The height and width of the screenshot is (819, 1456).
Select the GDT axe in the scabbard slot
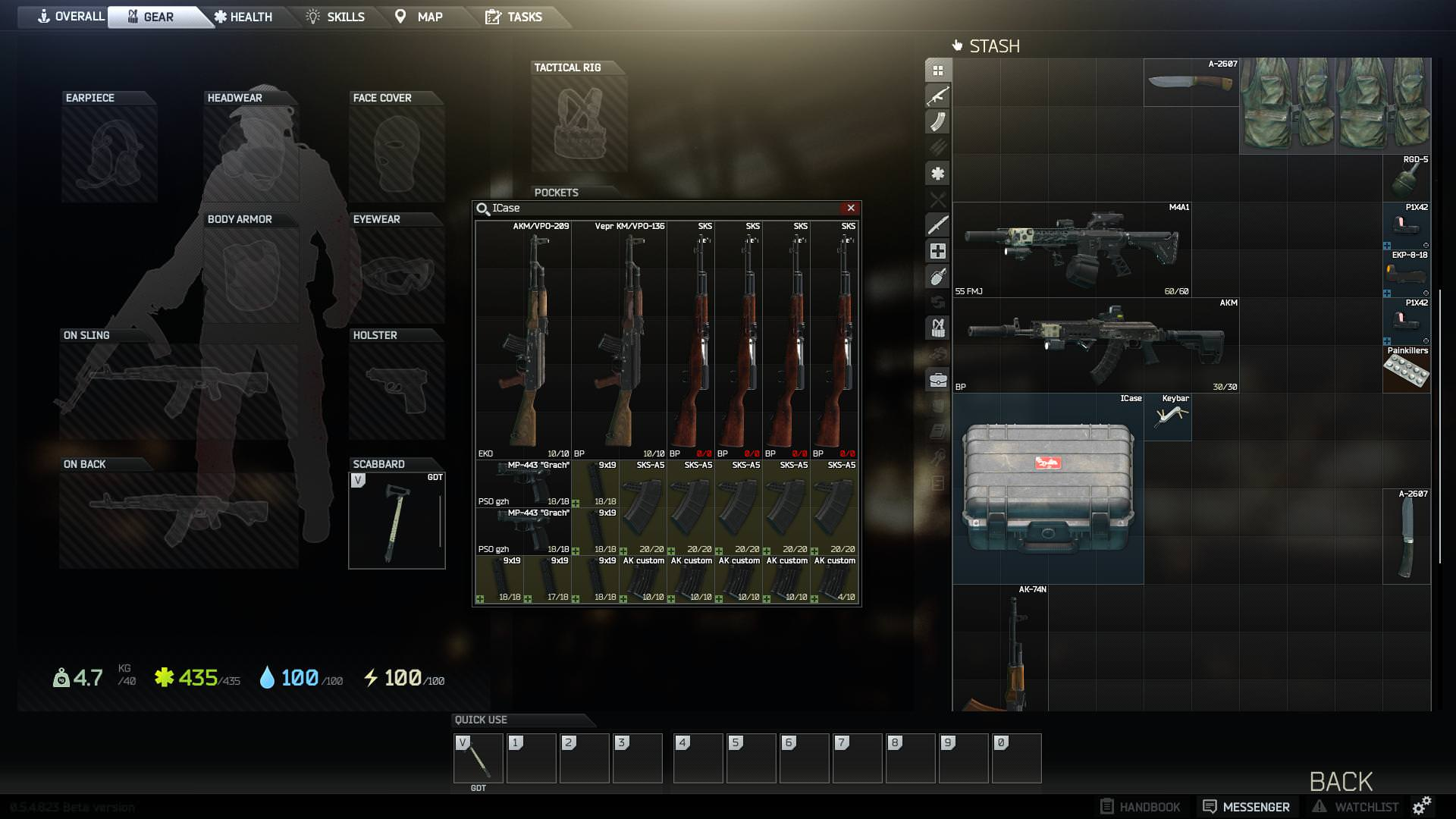(397, 520)
